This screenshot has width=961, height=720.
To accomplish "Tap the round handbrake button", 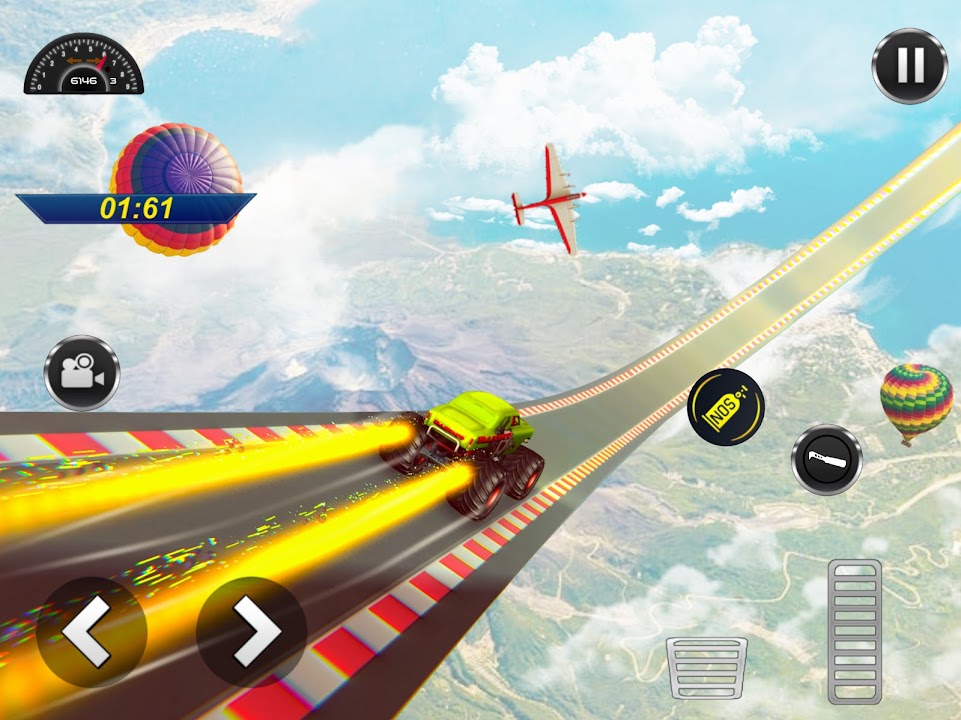I will point(827,460).
